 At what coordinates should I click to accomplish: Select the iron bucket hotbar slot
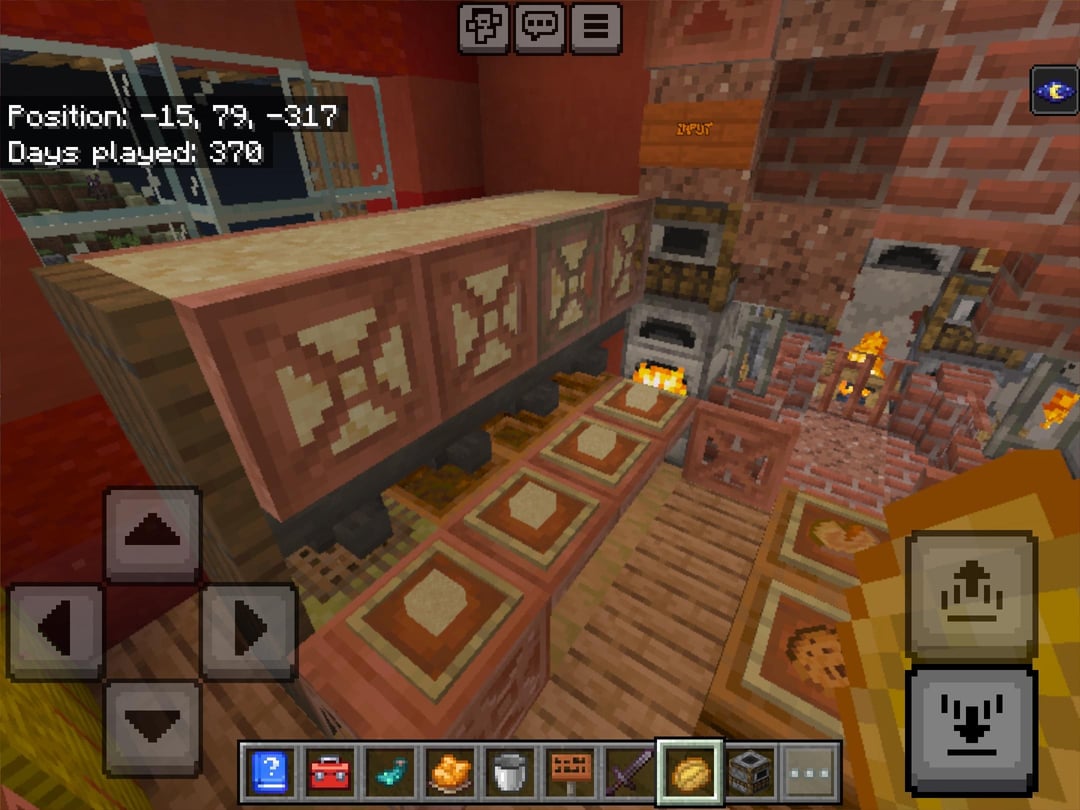point(509,773)
